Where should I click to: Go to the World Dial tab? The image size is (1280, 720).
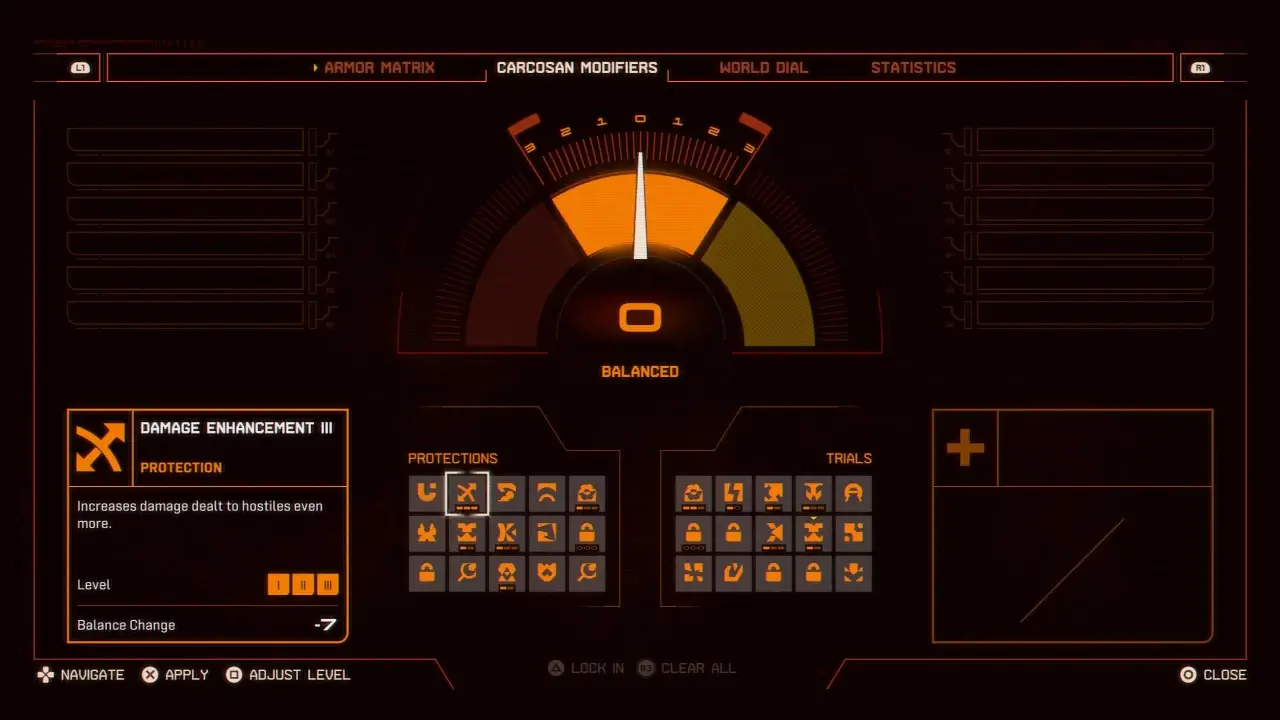pos(763,68)
